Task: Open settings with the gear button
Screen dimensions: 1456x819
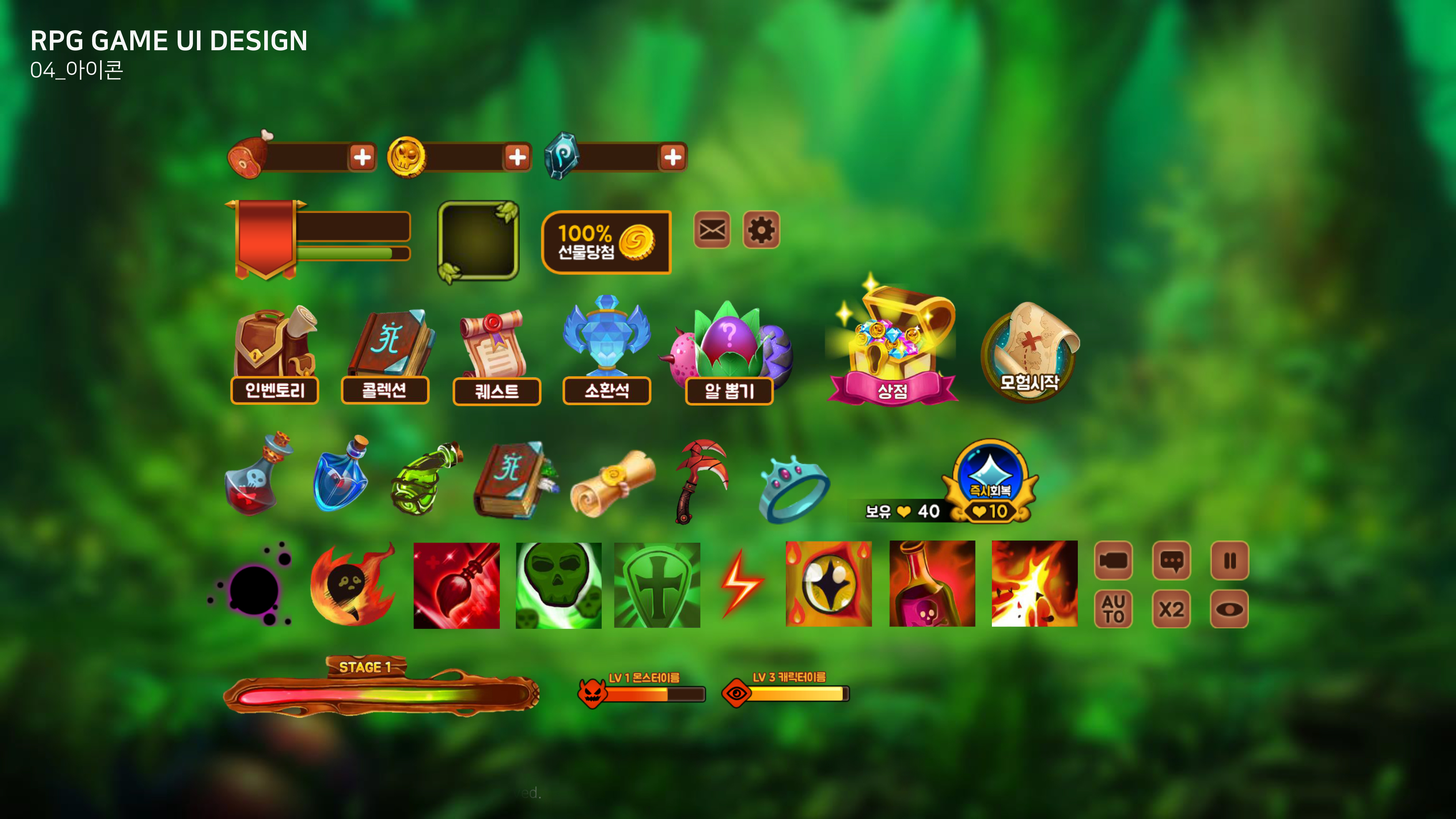Action: point(761,230)
